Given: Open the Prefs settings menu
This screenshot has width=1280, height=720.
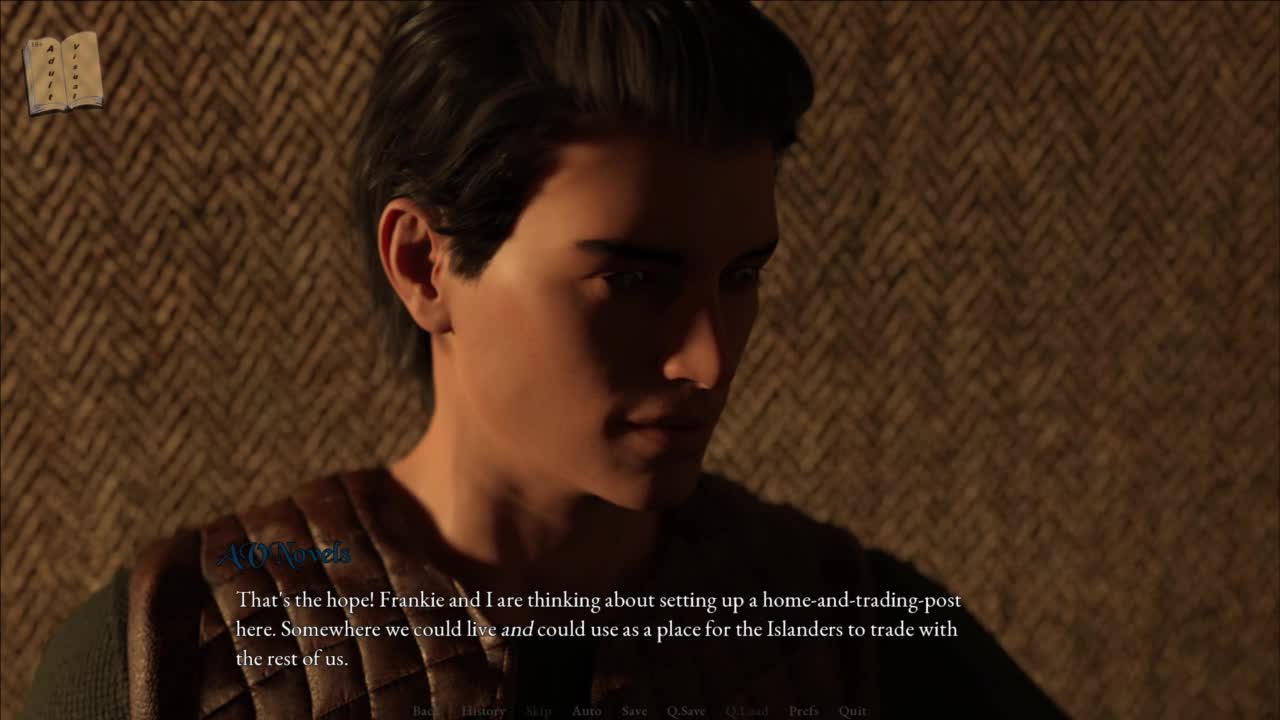Looking at the screenshot, I should [x=804, y=711].
